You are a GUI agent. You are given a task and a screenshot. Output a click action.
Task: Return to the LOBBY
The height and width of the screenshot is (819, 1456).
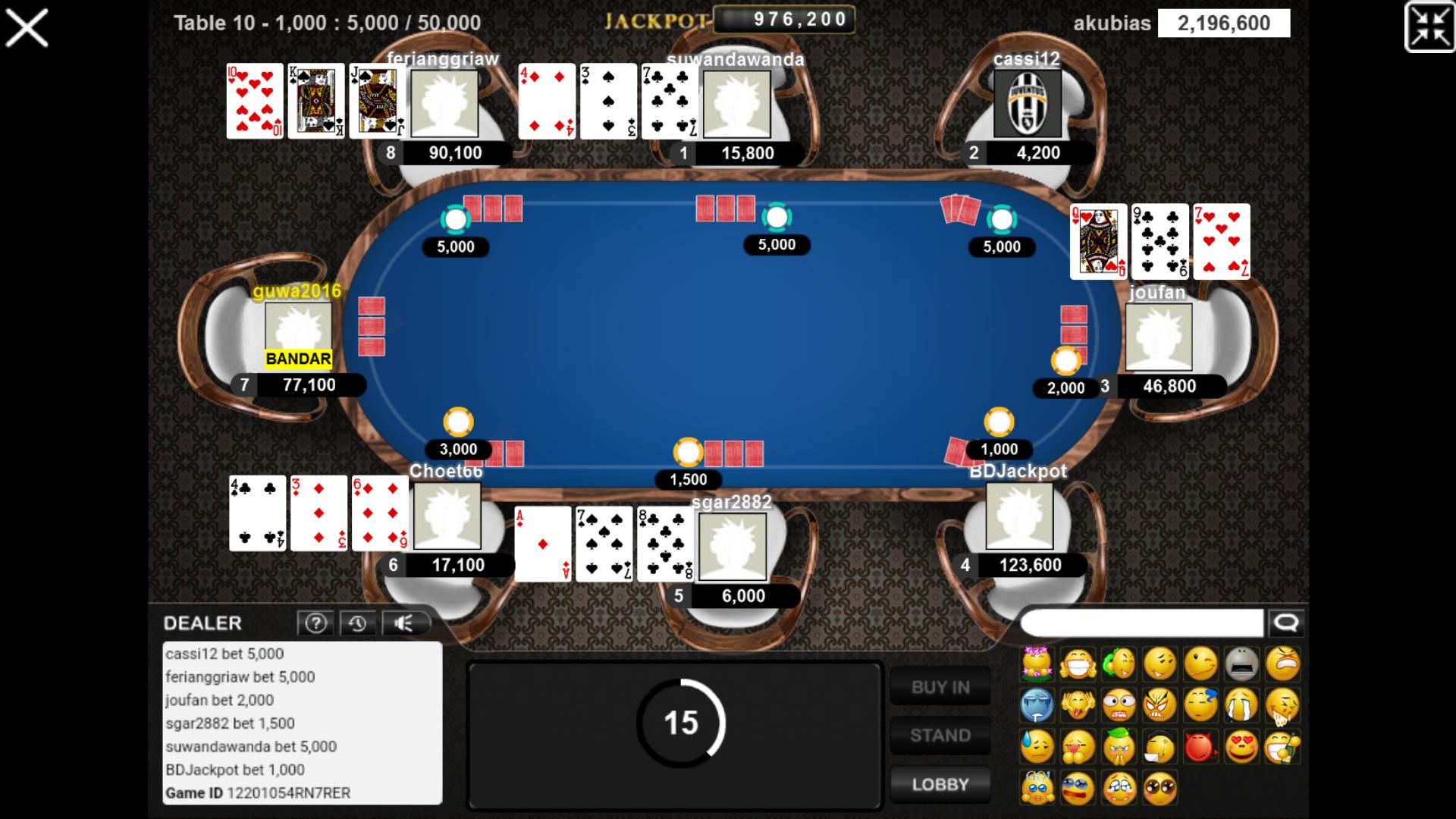click(940, 784)
